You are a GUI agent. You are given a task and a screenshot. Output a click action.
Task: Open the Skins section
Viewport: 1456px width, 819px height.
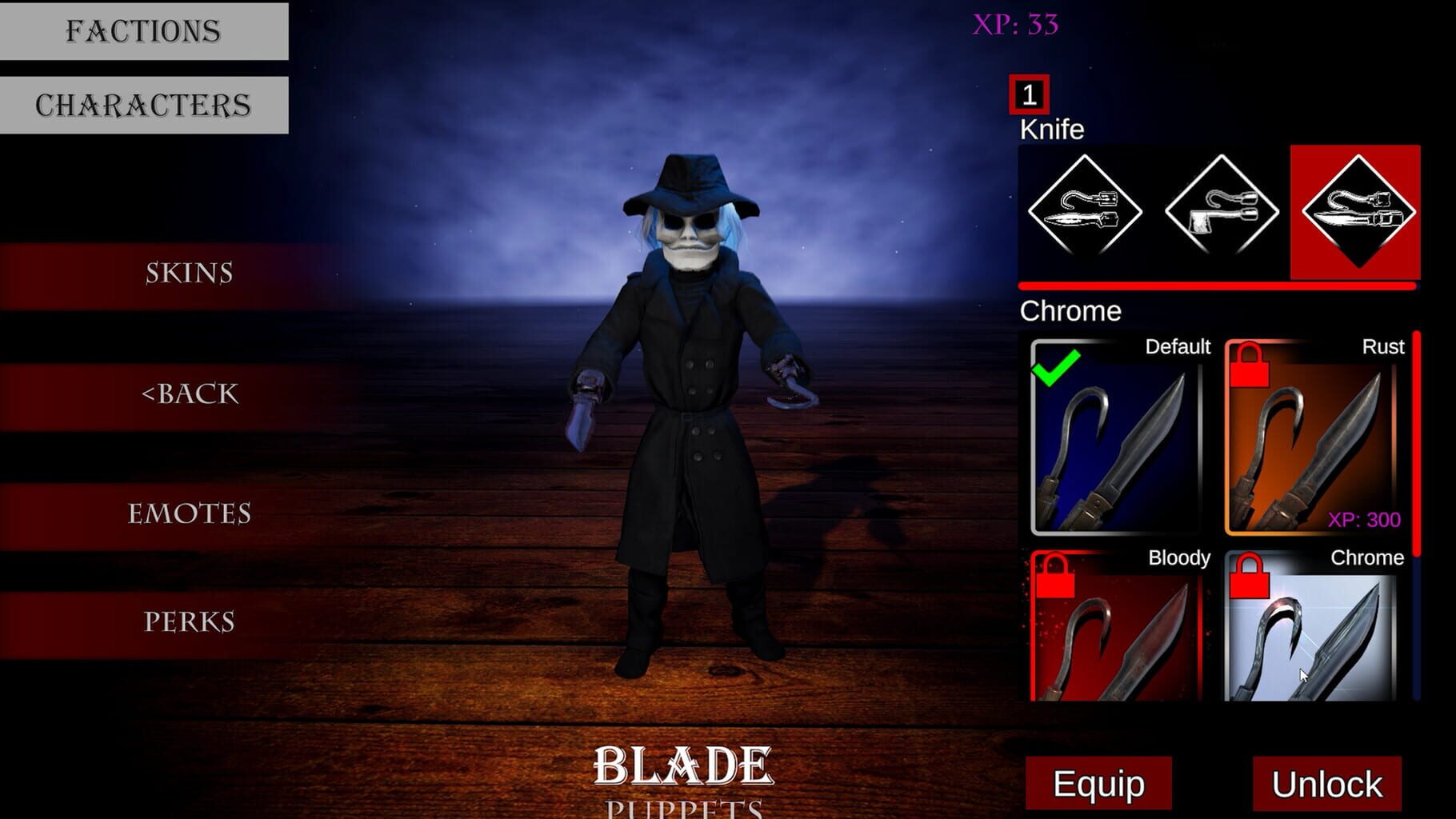190,274
